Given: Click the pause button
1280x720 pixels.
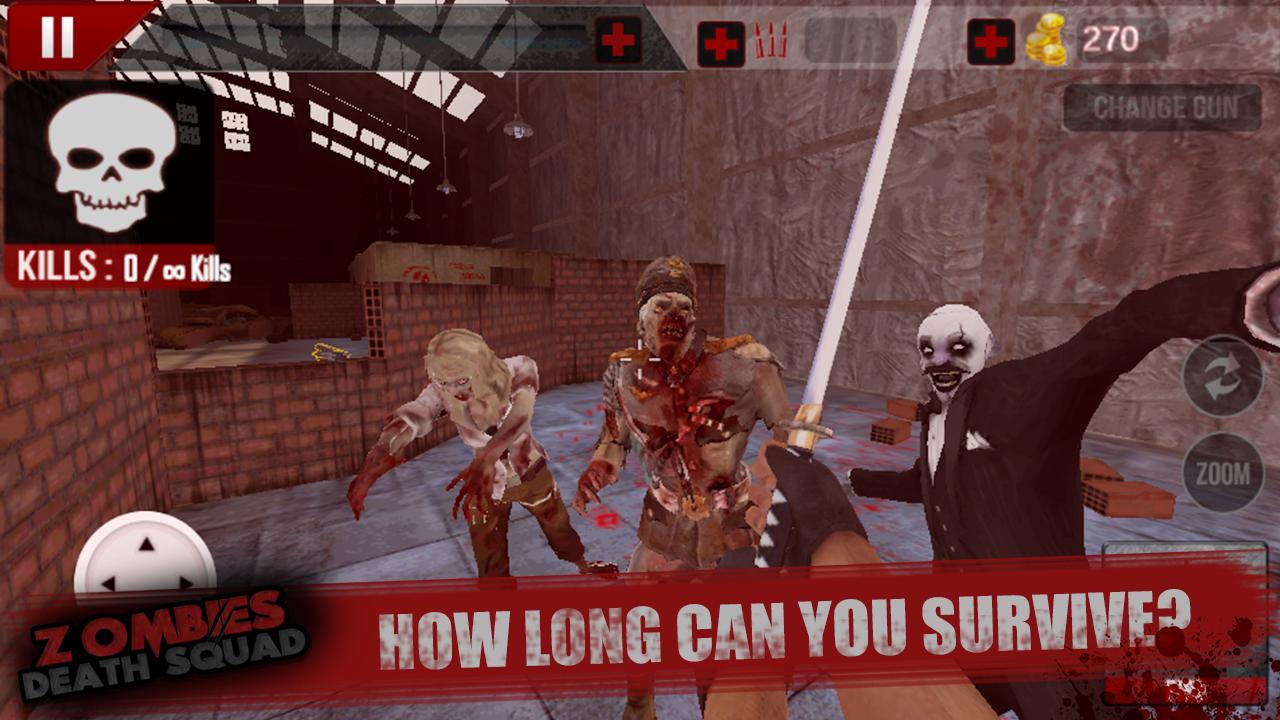Looking at the screenshot, I should 57,37.
